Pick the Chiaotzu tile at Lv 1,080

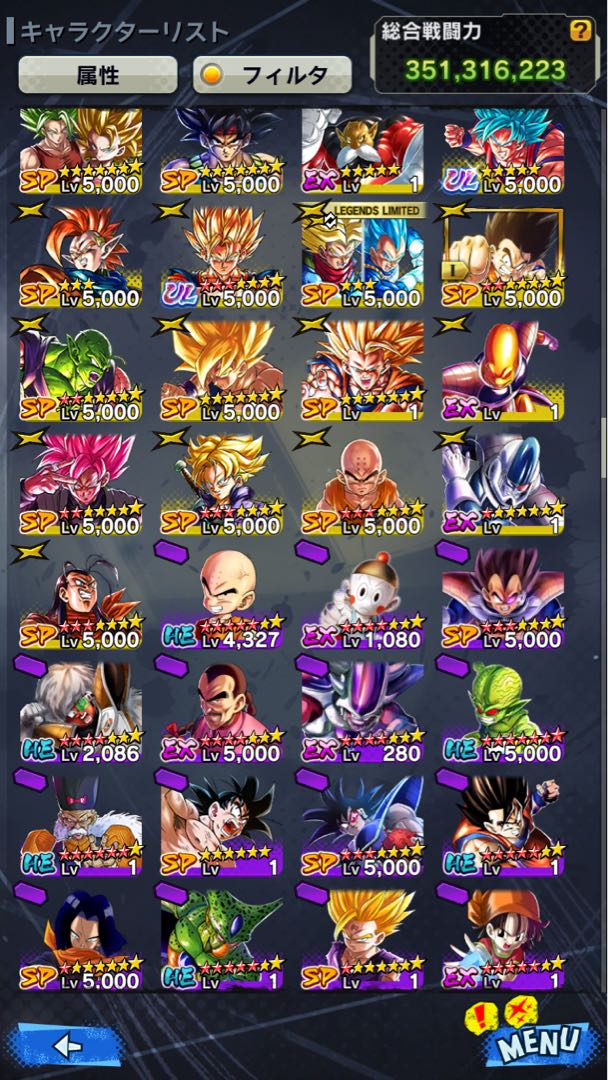coord(363,598)
